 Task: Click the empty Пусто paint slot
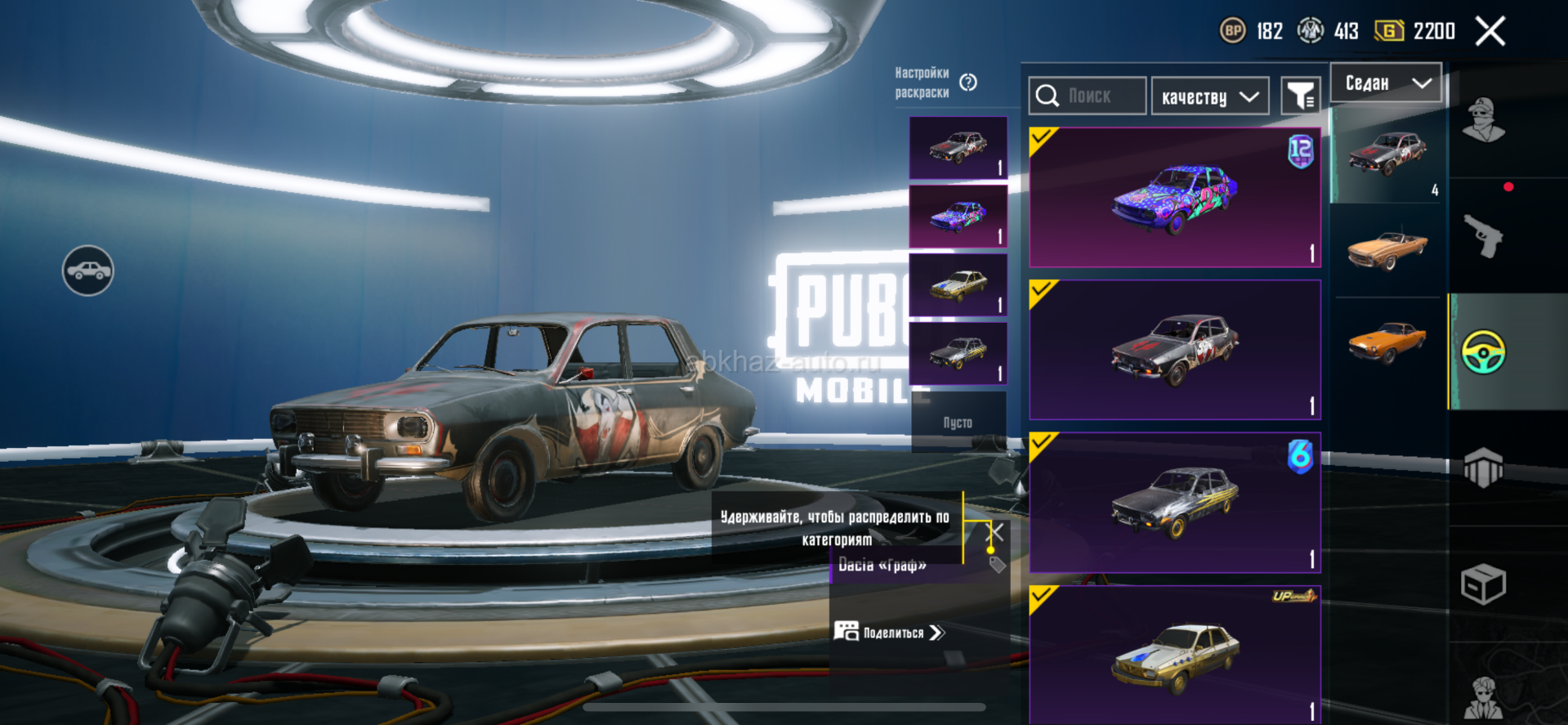pos(958,422)
